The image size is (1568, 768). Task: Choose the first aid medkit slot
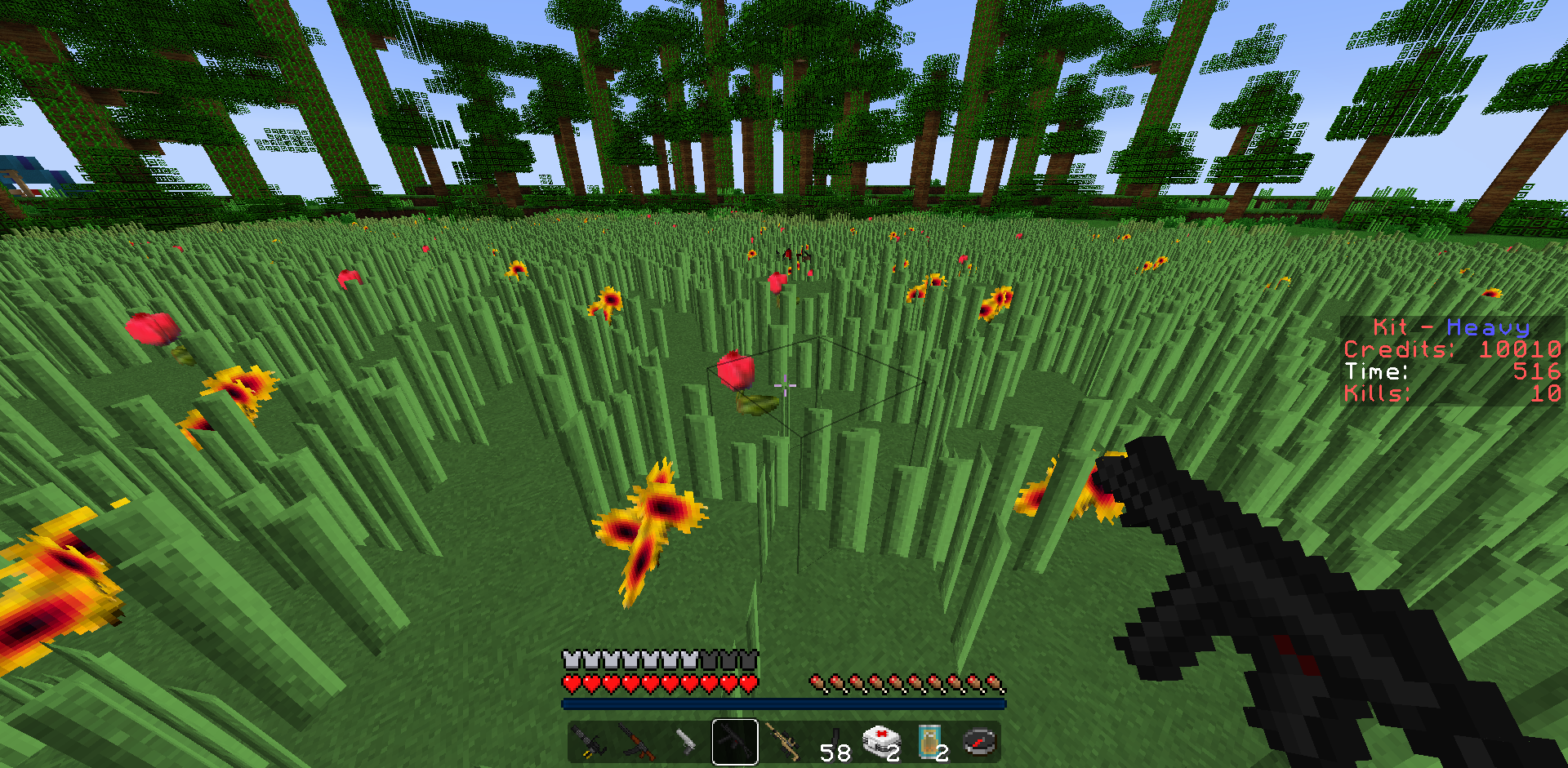[882, 742]
